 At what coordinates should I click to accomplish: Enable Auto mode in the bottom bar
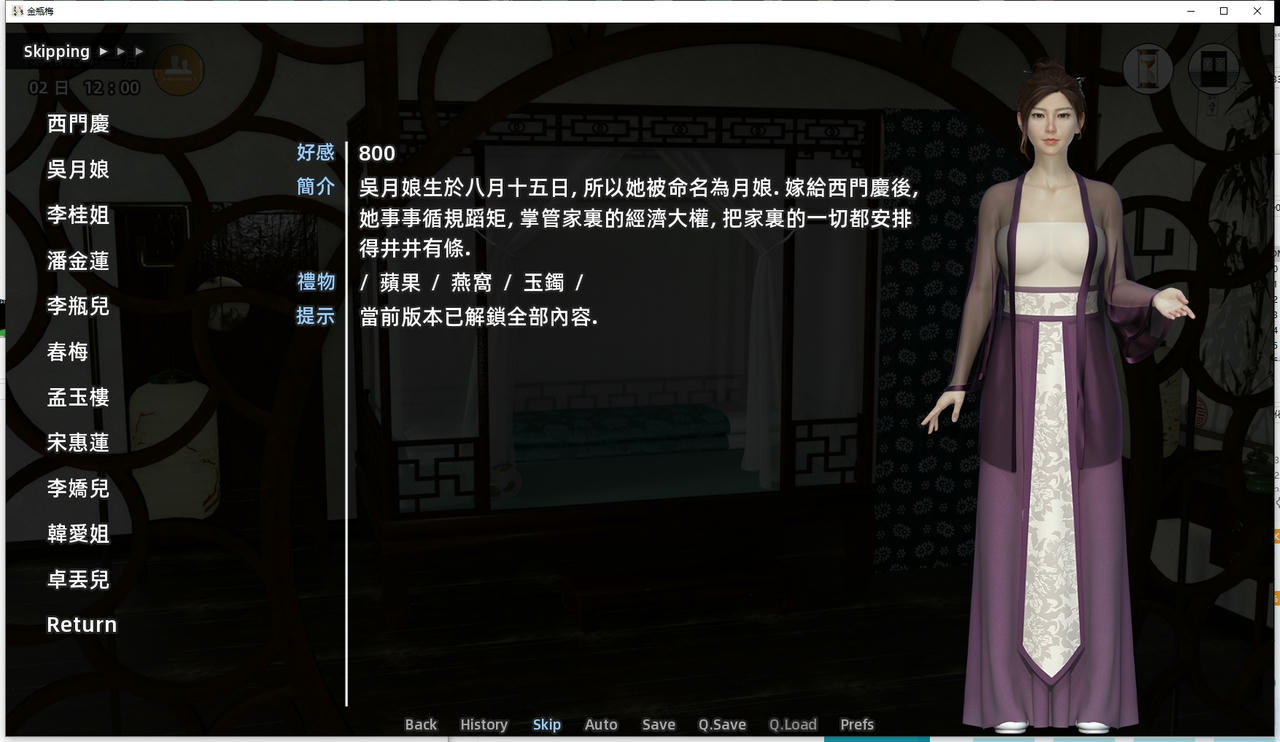601,724
